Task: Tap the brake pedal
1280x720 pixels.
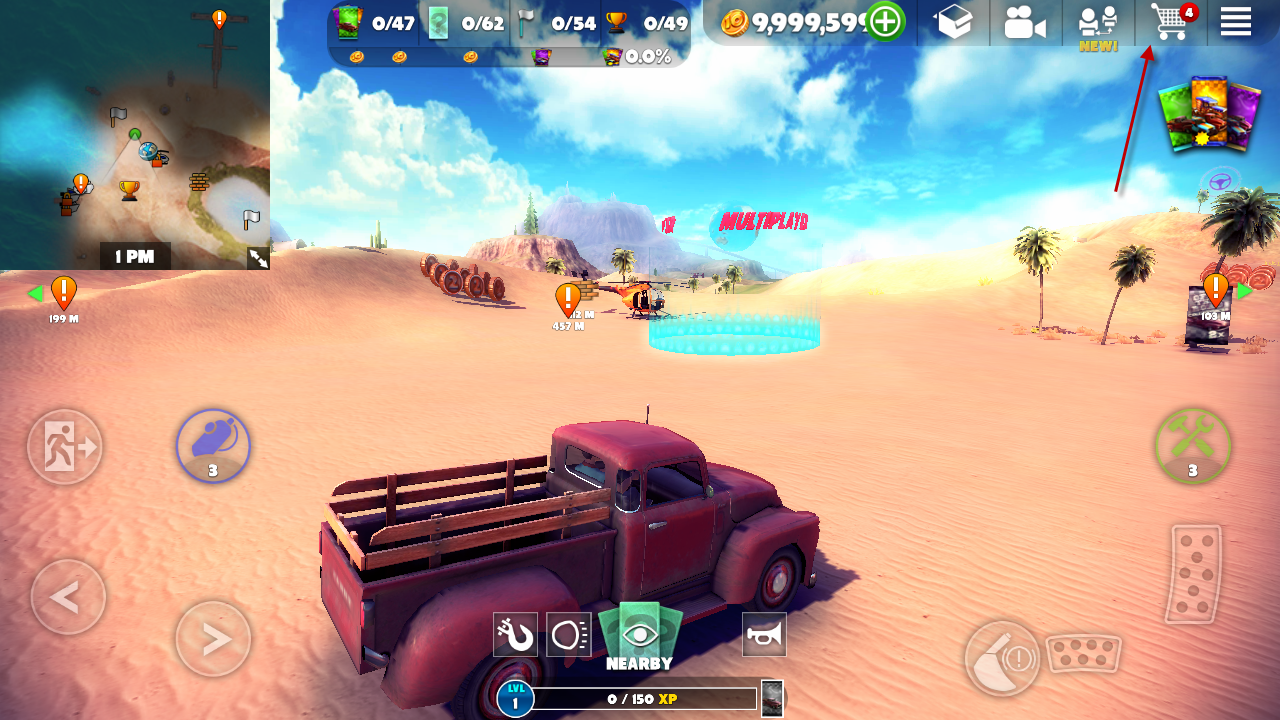Action: click(1084, 654)
